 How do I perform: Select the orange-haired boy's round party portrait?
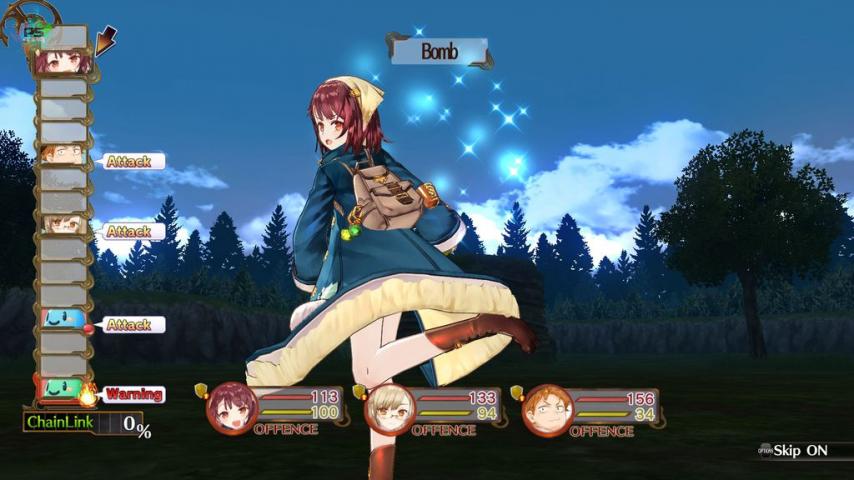coord(547,407)
